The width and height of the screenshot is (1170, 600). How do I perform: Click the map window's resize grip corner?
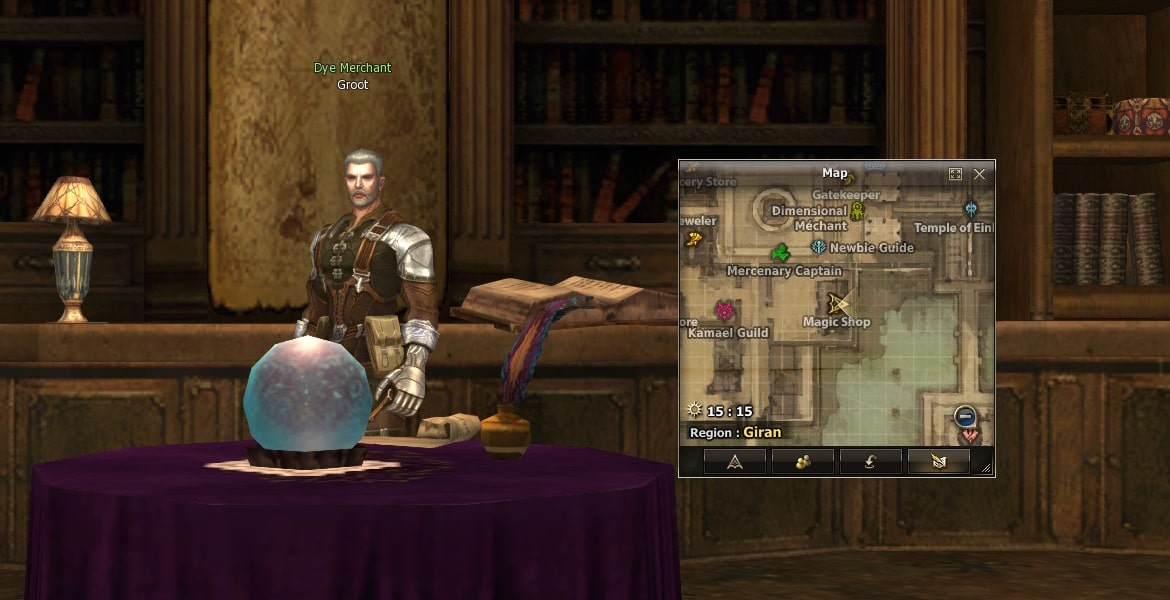[986, 468]
